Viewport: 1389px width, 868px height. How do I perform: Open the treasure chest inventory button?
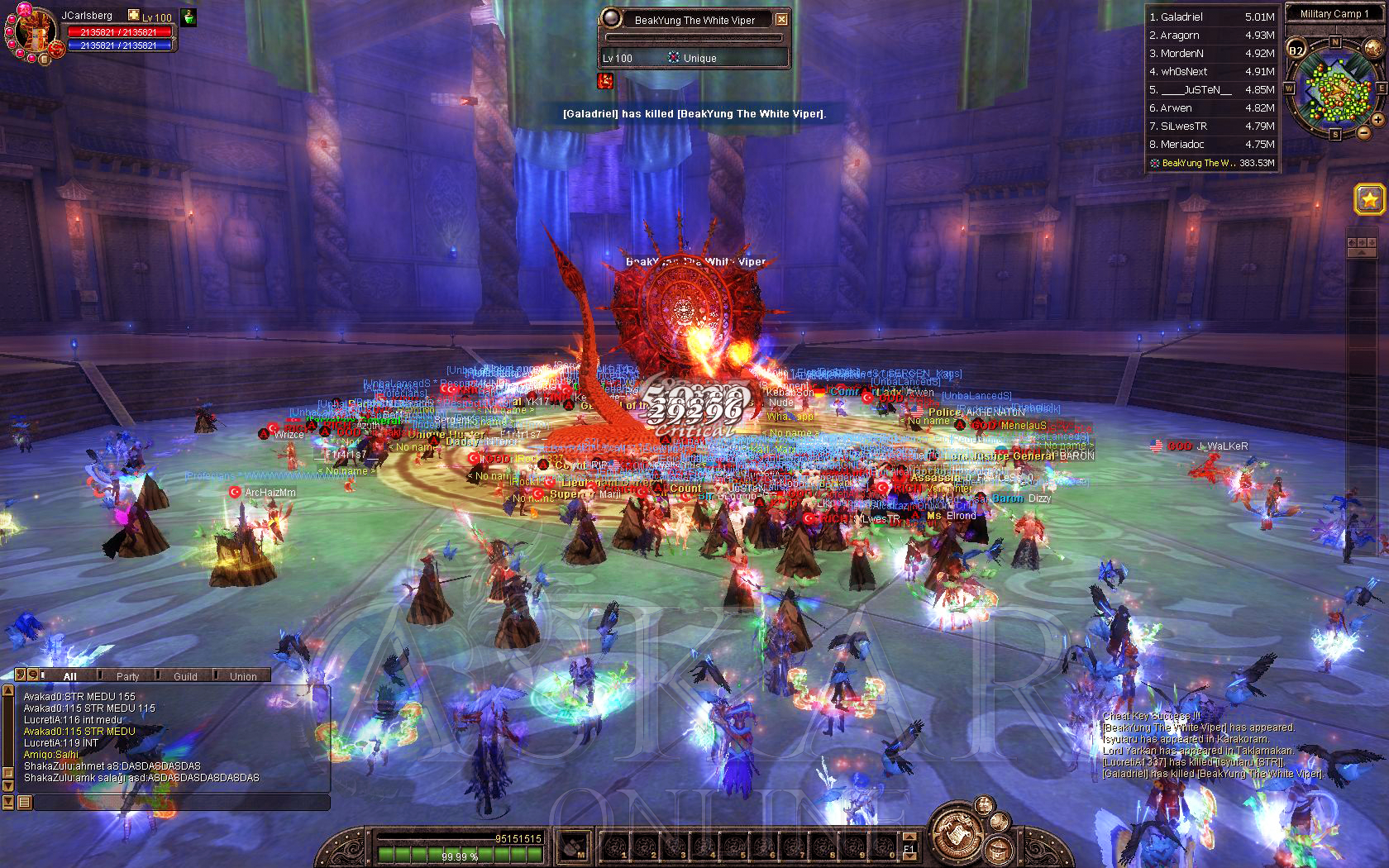click(1000, 849)
